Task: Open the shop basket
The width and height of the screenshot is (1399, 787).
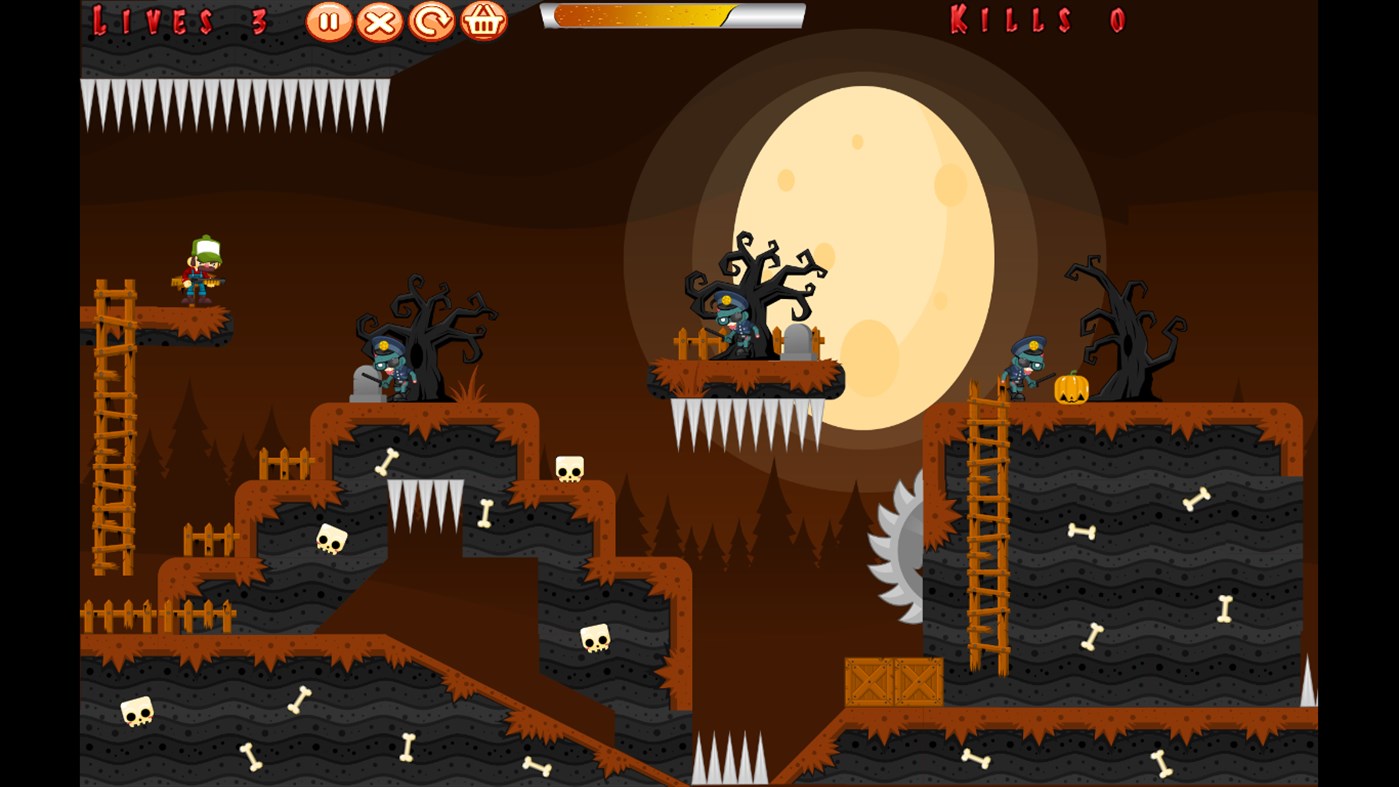Action: click(483, 20)
